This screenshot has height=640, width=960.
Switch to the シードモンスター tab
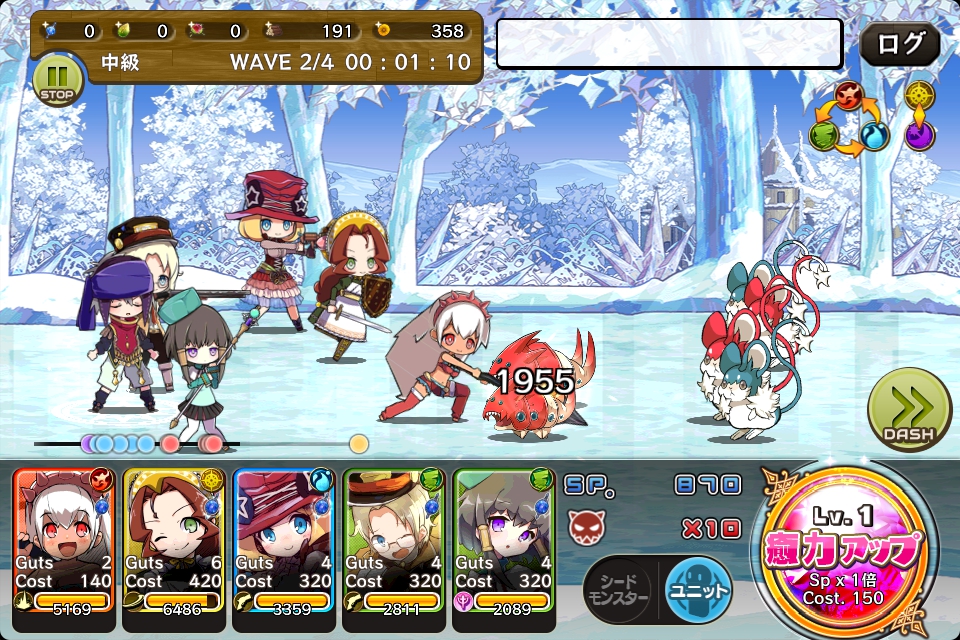click(619, 591)
